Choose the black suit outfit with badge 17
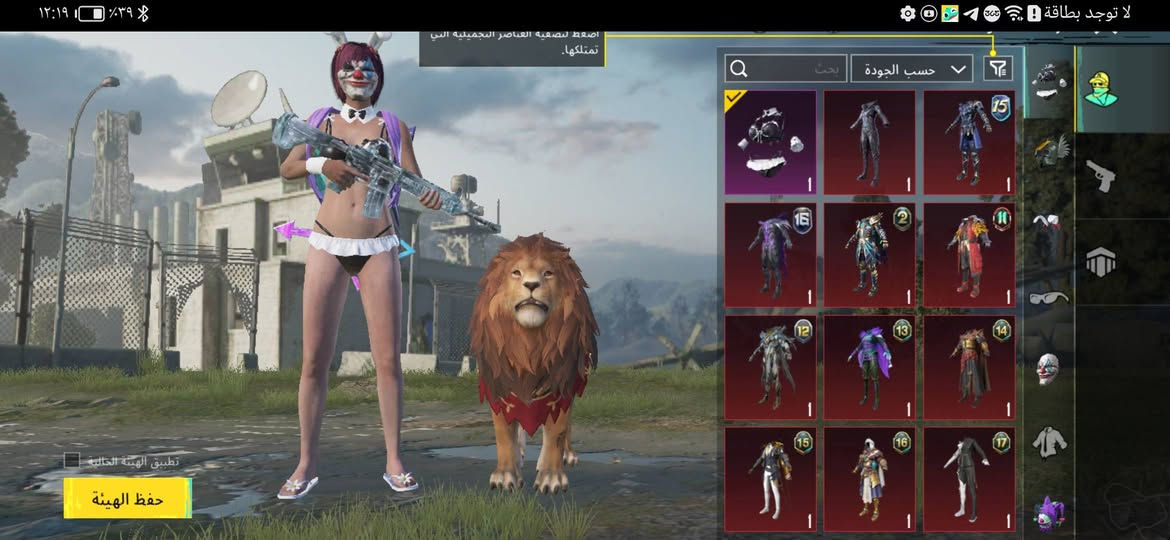The height and width of the screenshot is (540, 1170). tap(968, 479)
